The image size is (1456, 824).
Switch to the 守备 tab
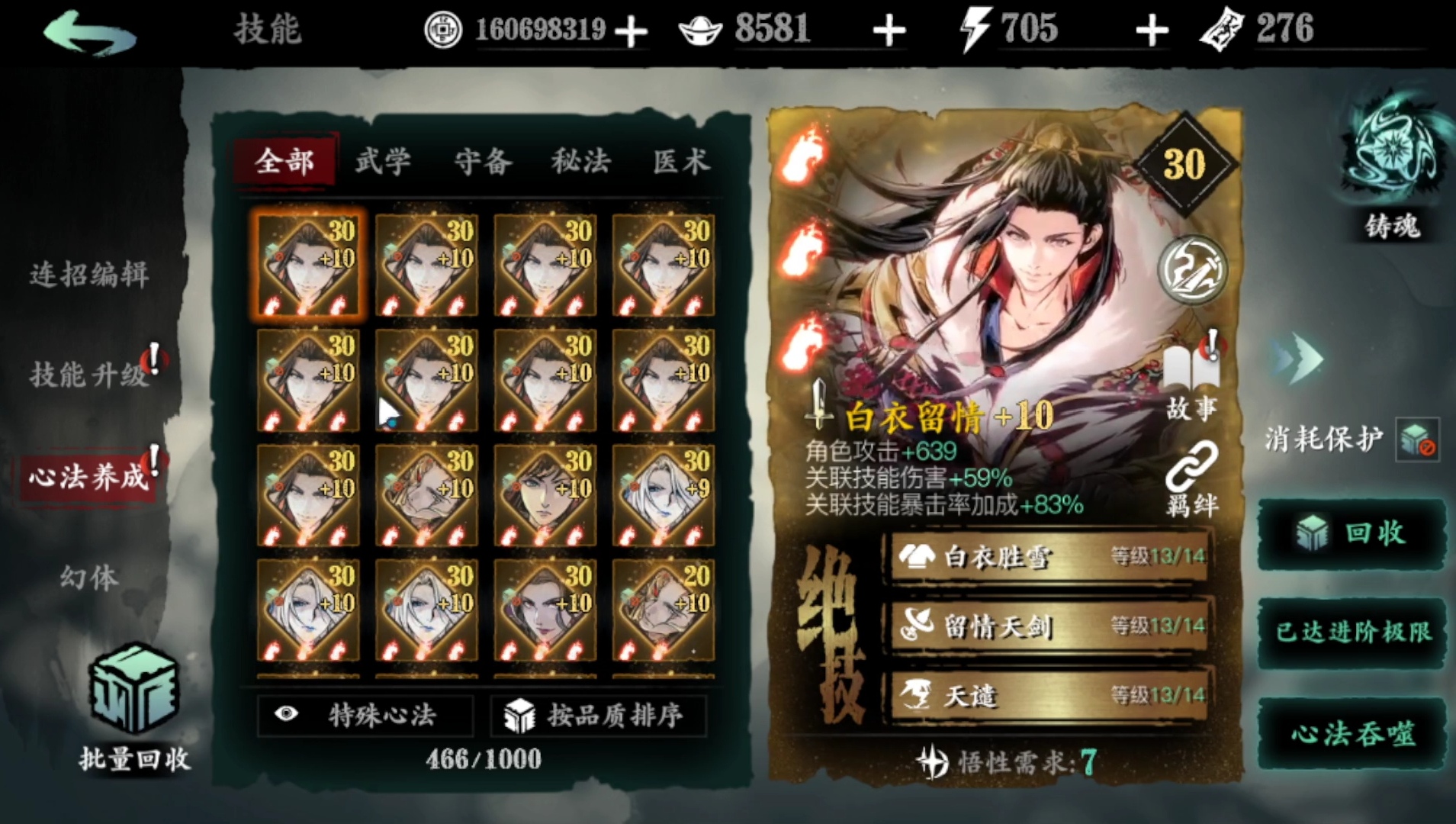click(483, 162)
